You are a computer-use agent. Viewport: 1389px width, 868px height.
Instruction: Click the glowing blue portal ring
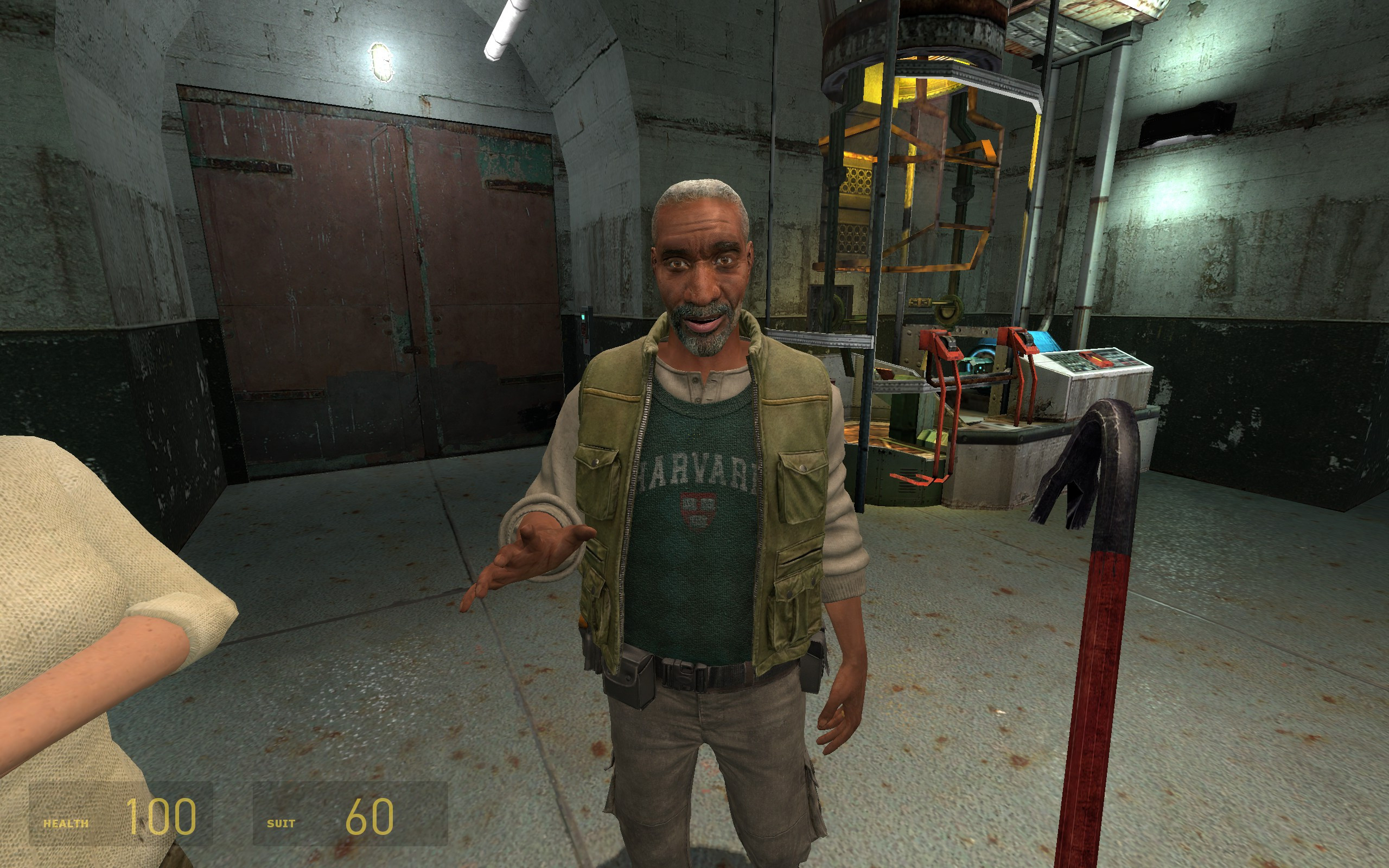click(983, 351)
